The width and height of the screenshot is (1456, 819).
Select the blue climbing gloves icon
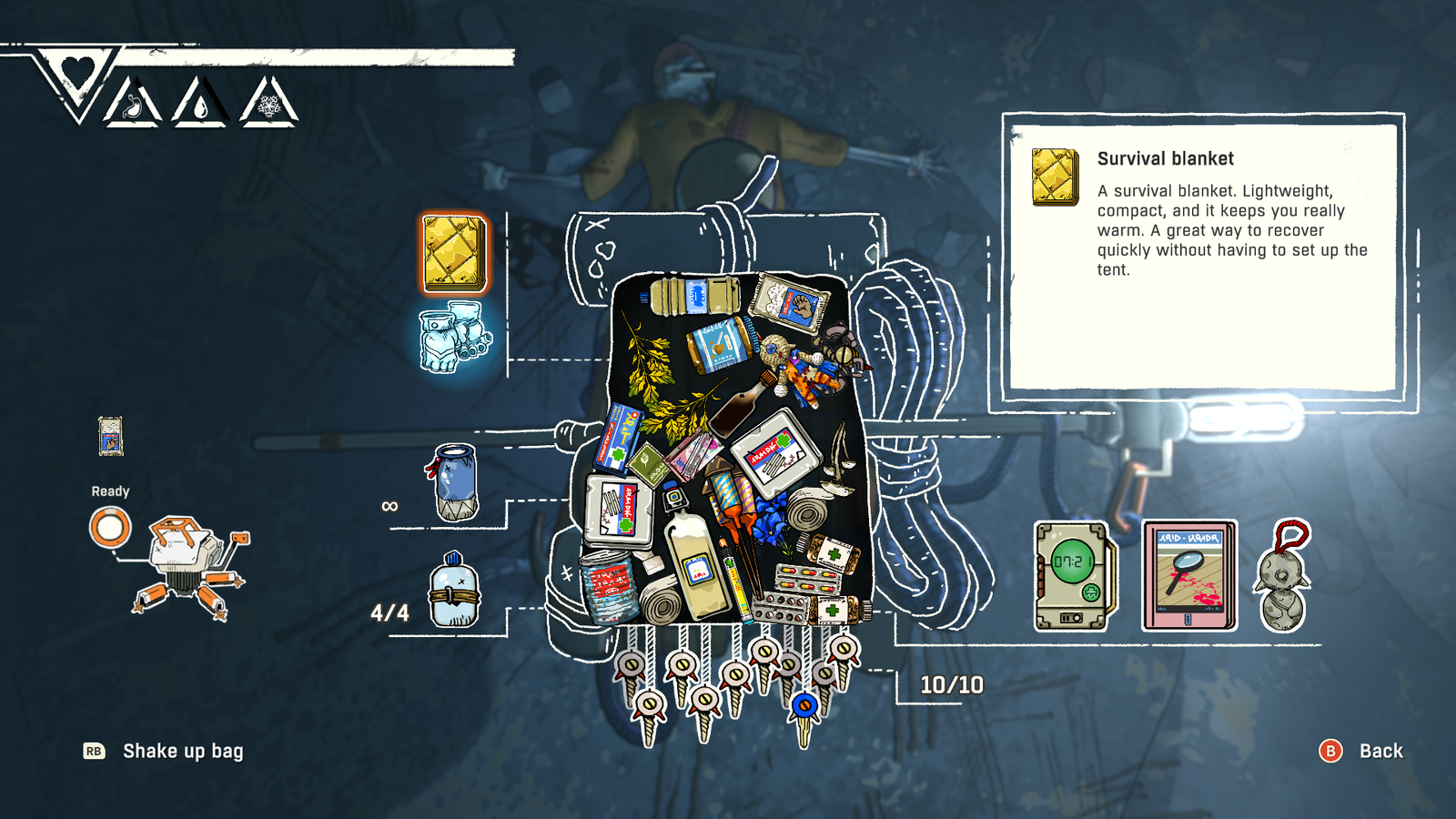(x=454, y=339)
